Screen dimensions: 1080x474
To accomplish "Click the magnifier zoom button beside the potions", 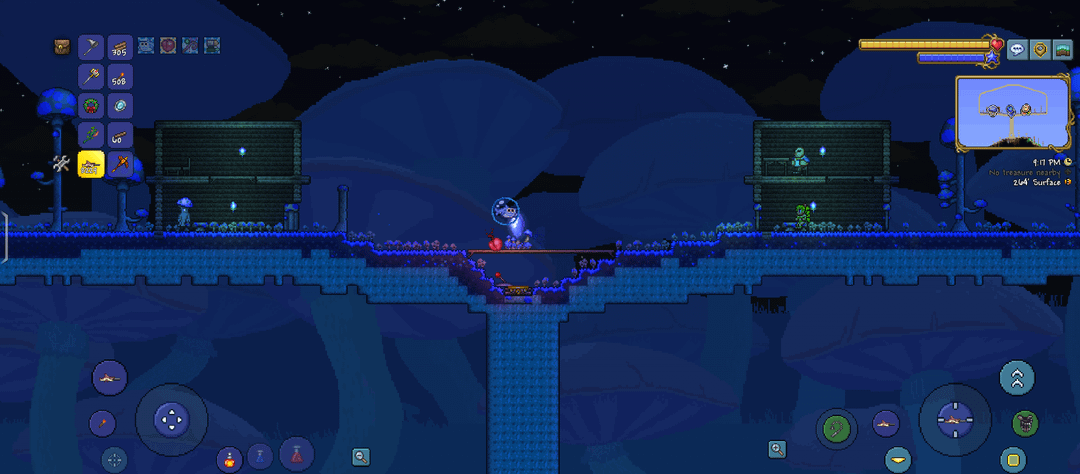I will pyautogui.click(x=361, y=456).
